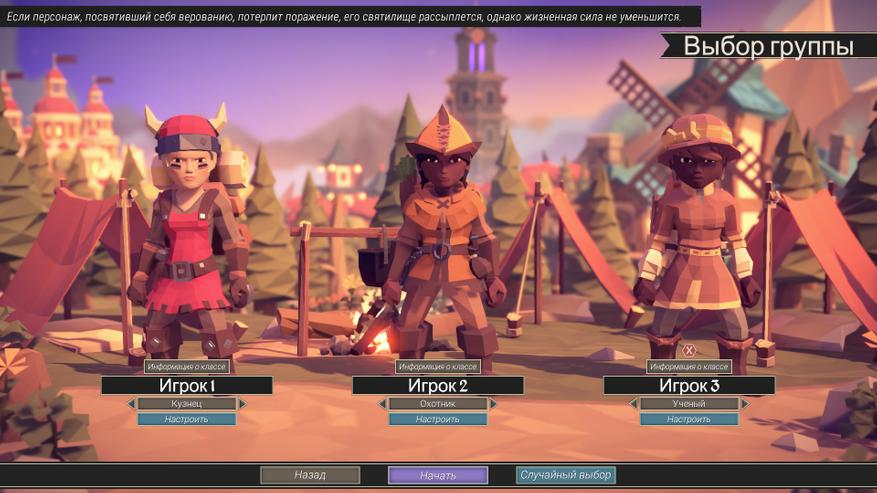Show class information for Игрок 1

187,367
